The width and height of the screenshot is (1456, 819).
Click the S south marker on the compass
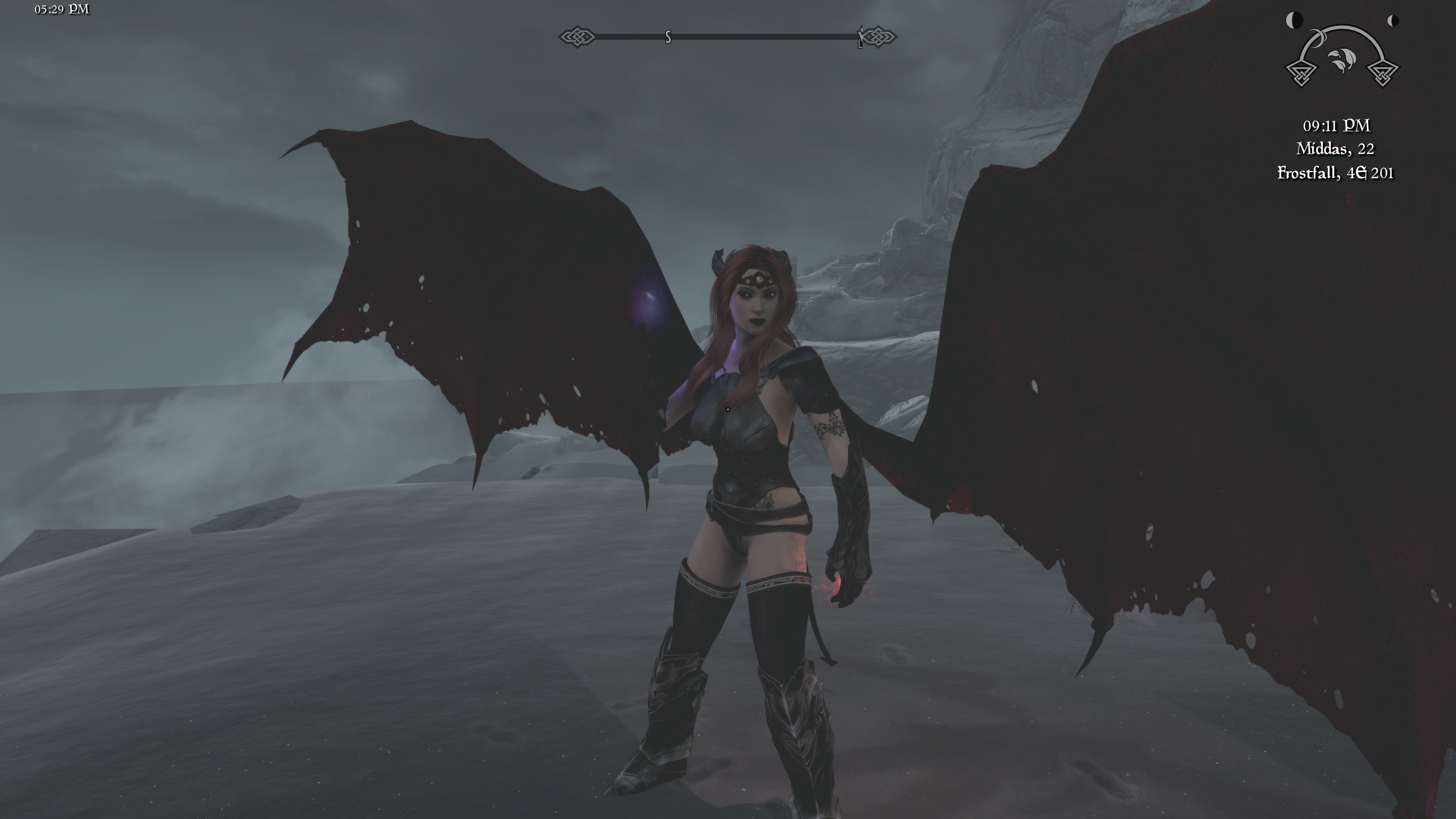[668, 37]
